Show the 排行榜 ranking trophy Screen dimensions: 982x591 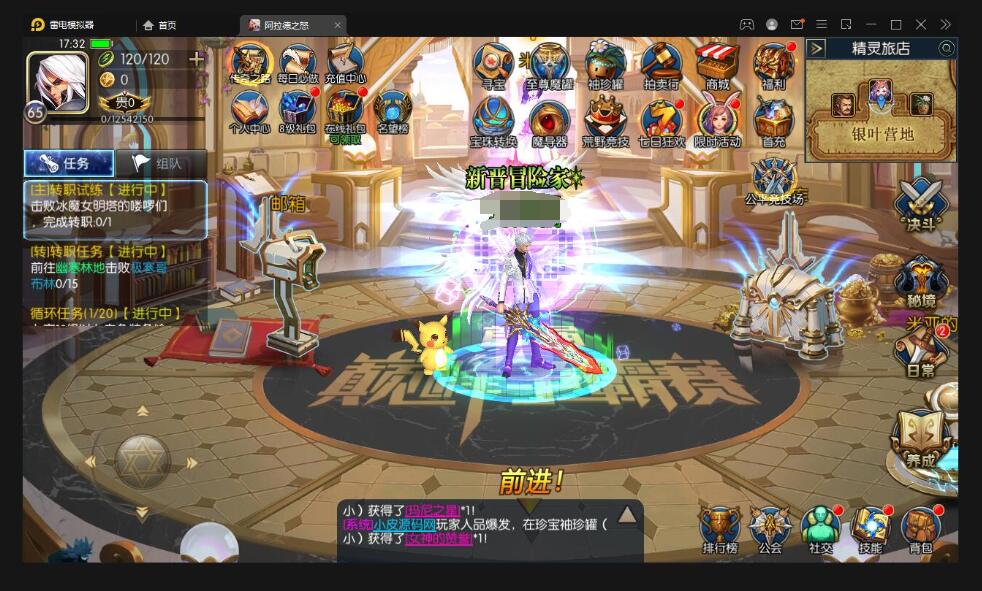coord(719,527)
